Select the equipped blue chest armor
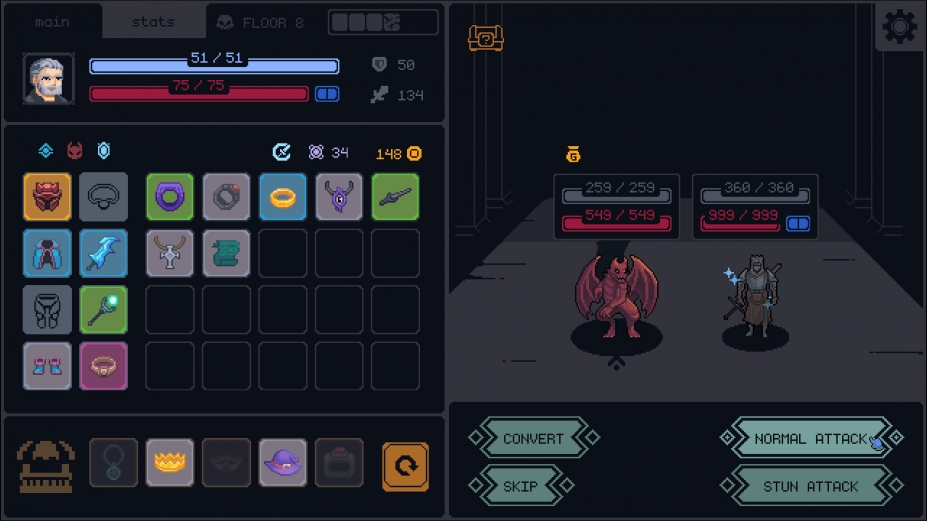The height and width of the screenshot is (521, 927). 48,253
